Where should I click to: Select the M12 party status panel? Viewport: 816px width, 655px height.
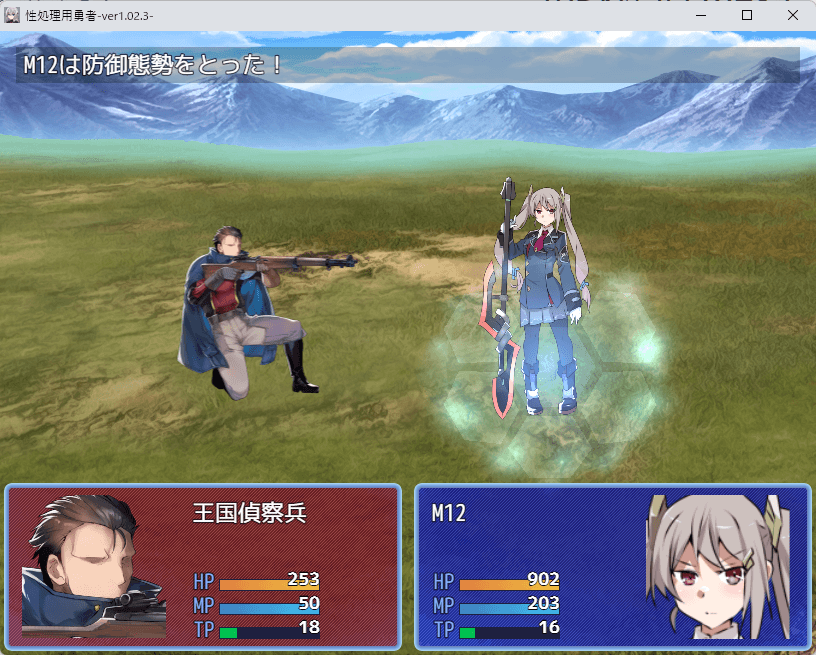(x=611, y=566)
